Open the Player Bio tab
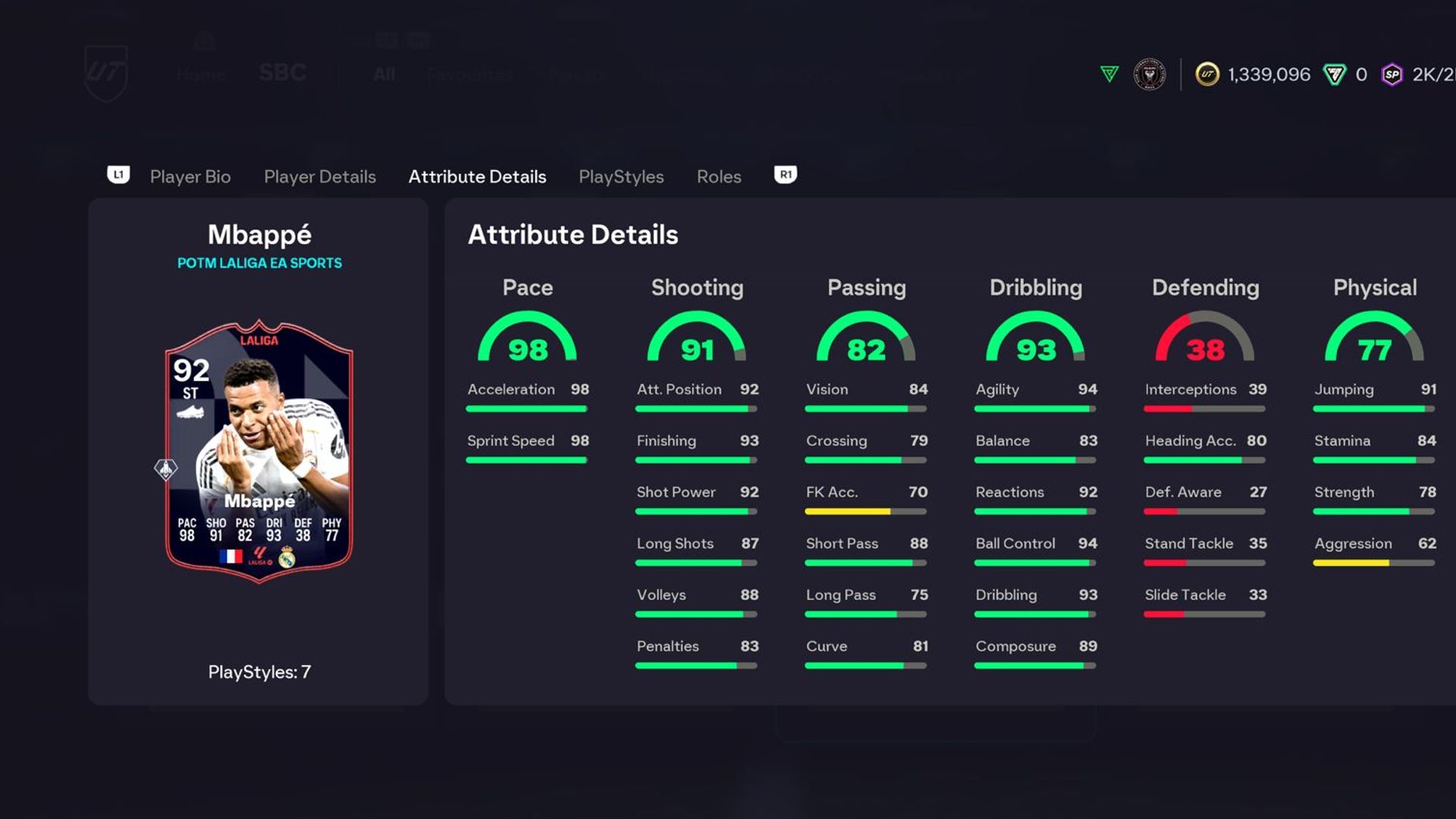This screenshot has height=819, width=1456. (x=190, y=176)
